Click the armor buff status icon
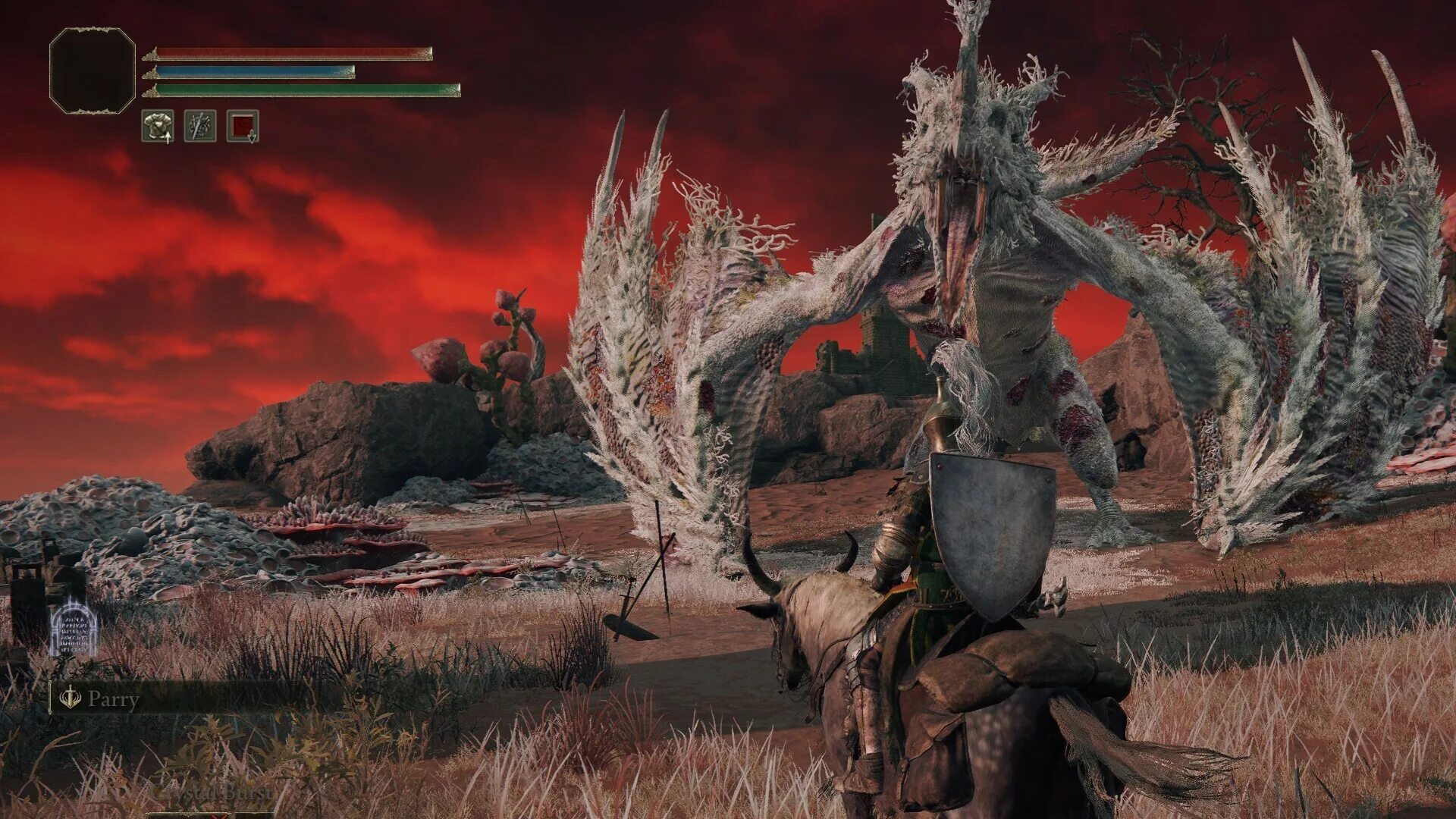Image resolution: width=1456 pixels, height=819 pixels. click(x=158, y=126)
